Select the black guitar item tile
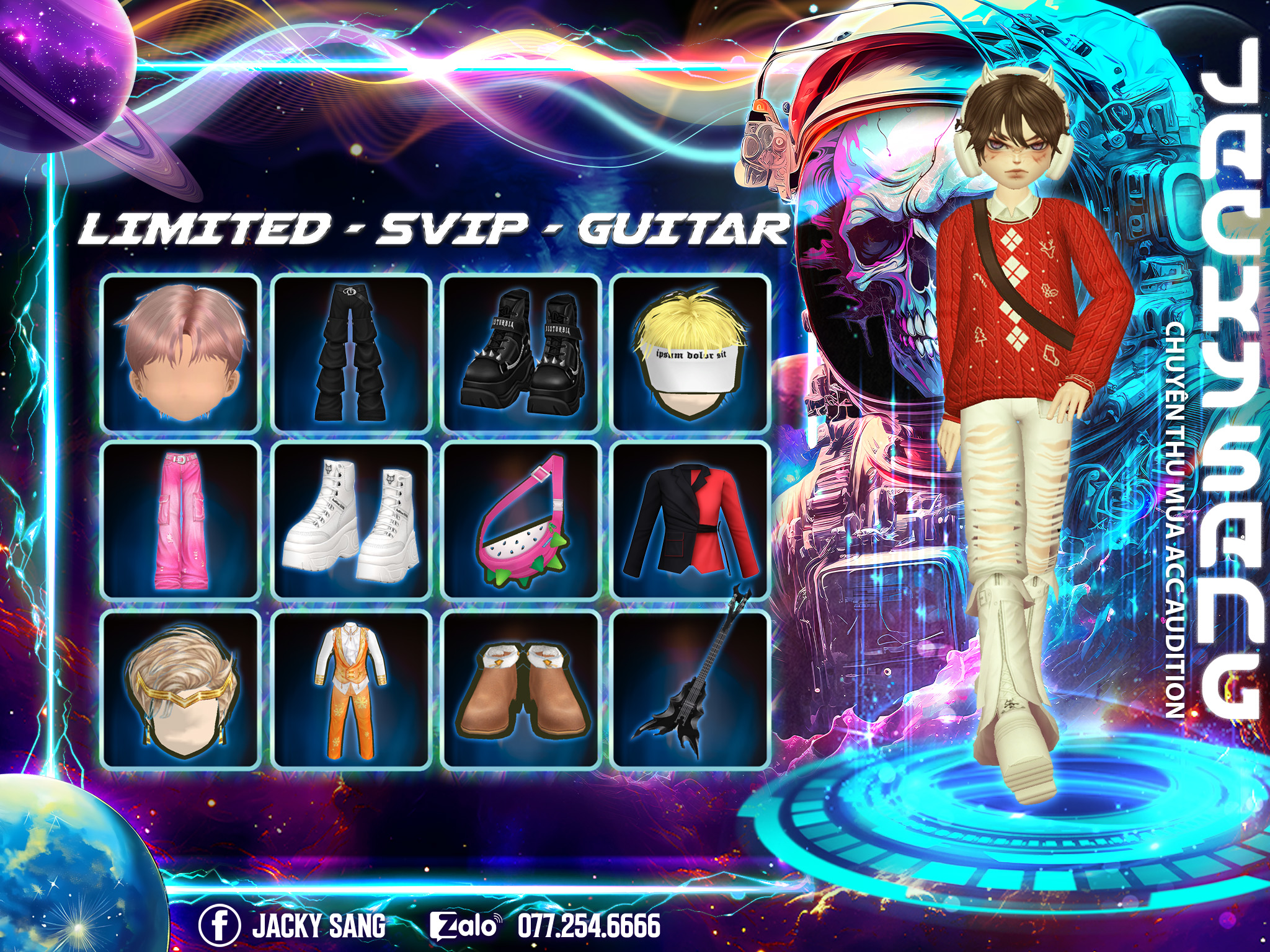 (x=690, y=690)
